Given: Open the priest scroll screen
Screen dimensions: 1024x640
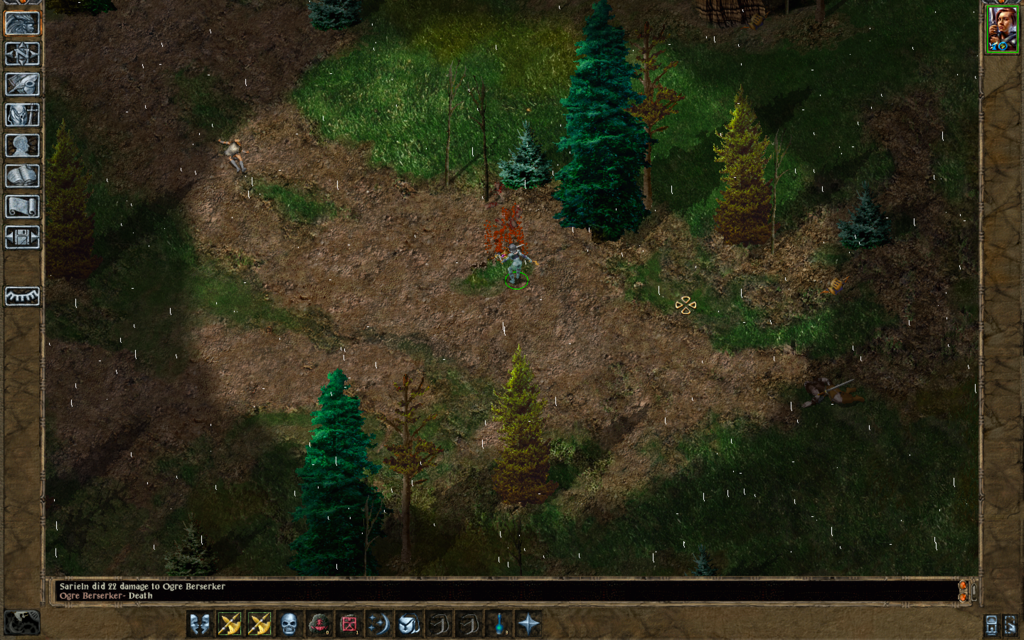Looking at the screenshot, I should pos(22,206).
